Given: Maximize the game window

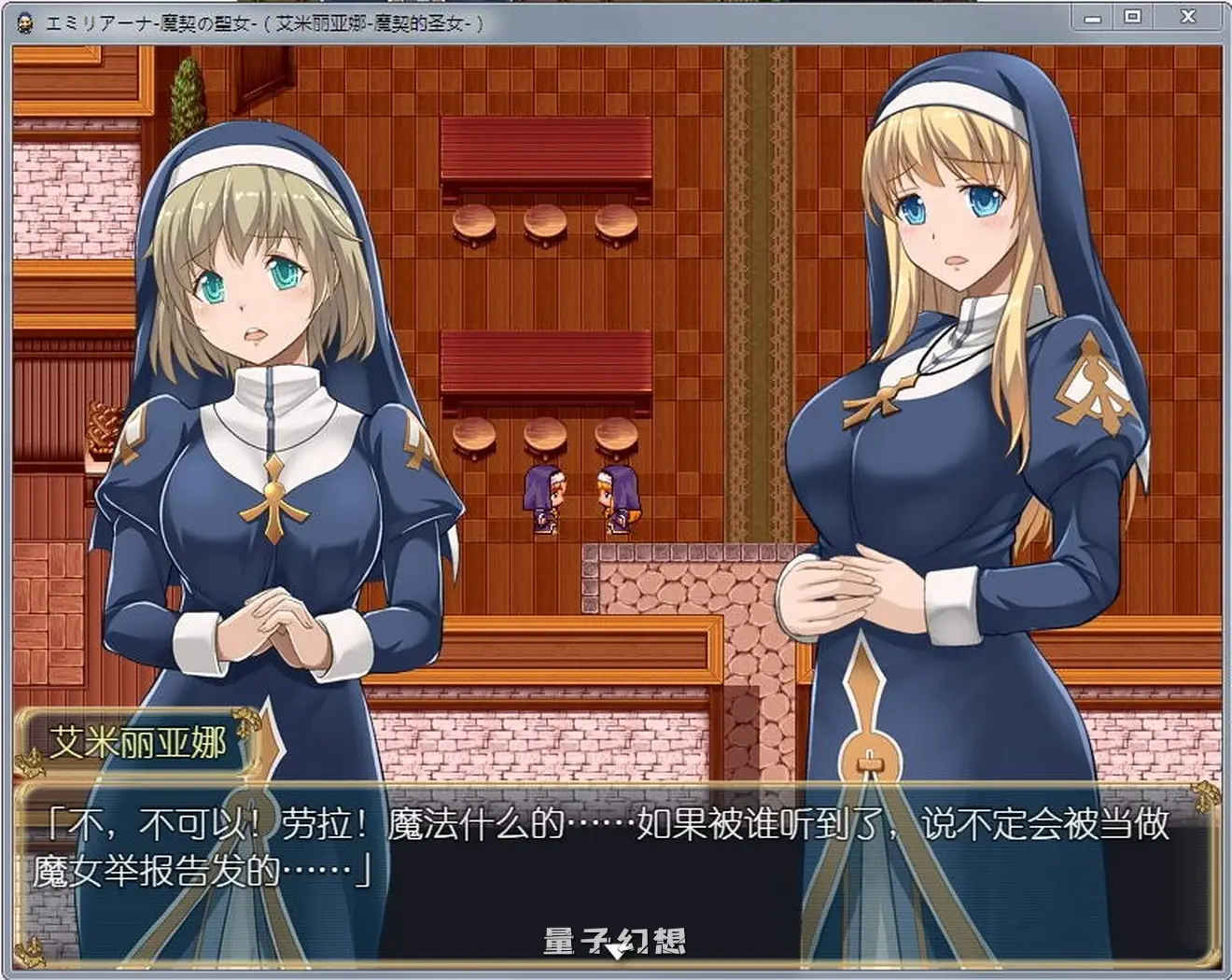Looking at the screenshot, I should point(1134,18).
